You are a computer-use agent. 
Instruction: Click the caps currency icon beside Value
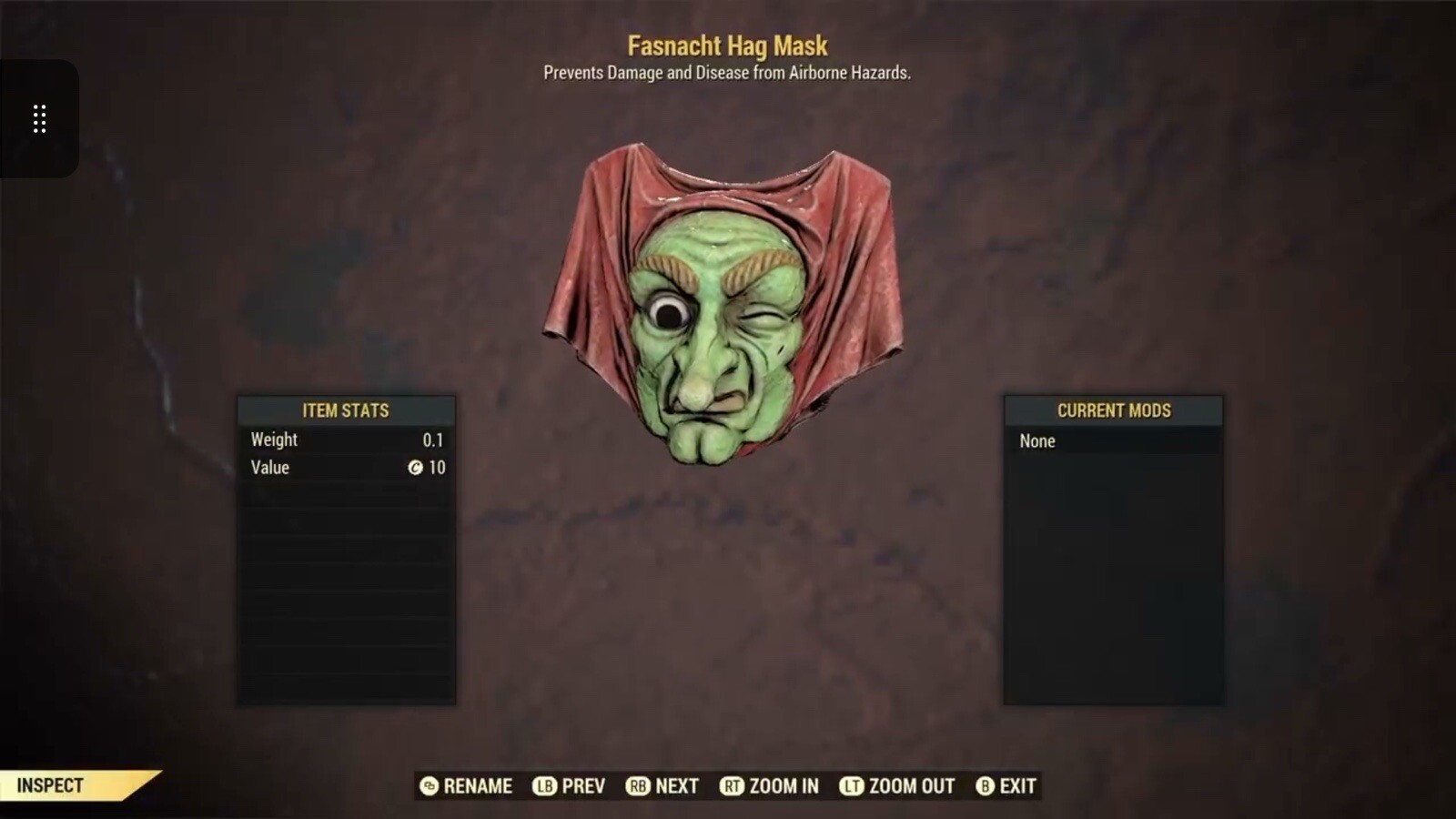416,468
